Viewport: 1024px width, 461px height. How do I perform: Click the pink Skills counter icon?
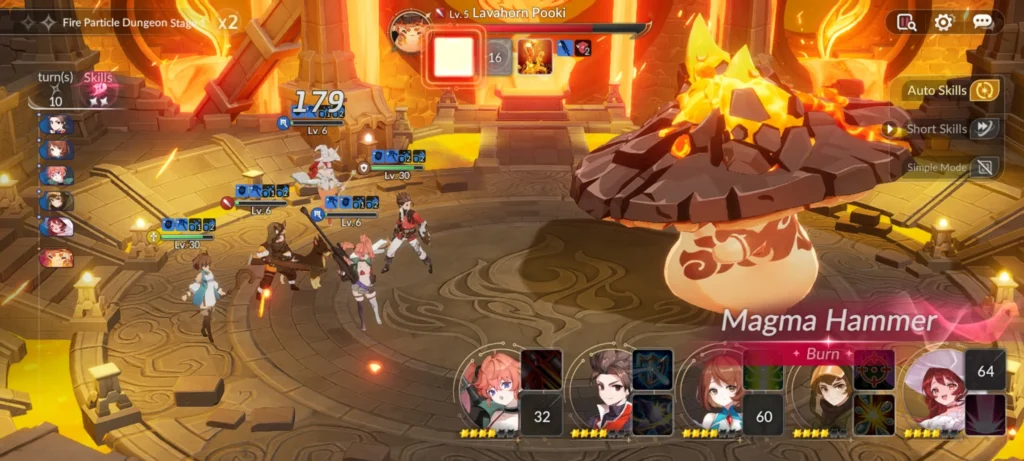(98, 90)
